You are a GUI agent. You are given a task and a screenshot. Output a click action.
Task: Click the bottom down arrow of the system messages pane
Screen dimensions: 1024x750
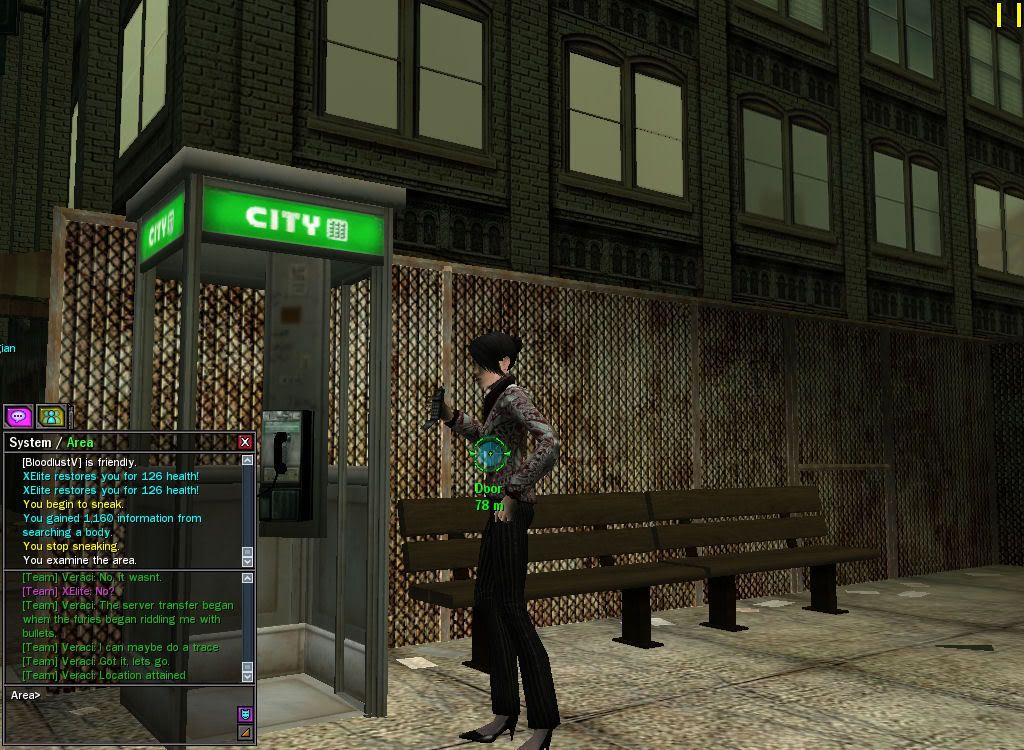[x=248, y=561]
